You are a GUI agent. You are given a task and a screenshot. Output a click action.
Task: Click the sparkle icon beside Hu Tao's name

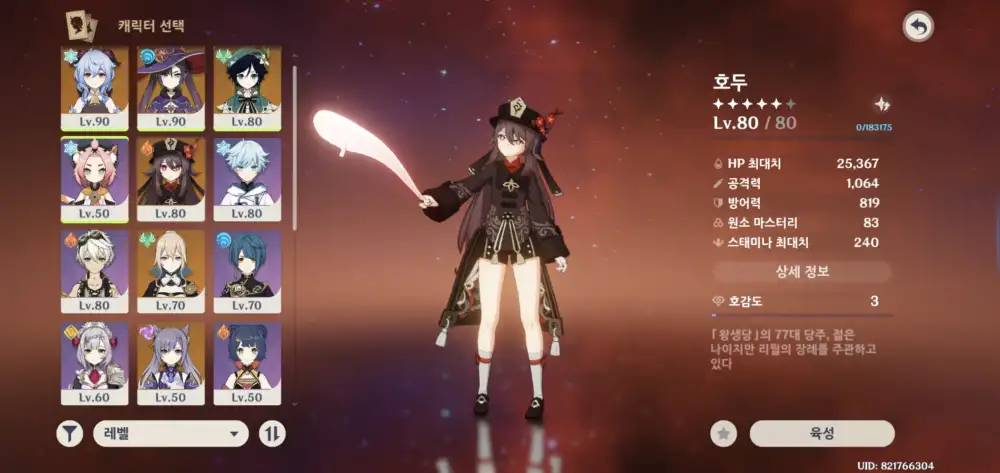pos(881,104)
